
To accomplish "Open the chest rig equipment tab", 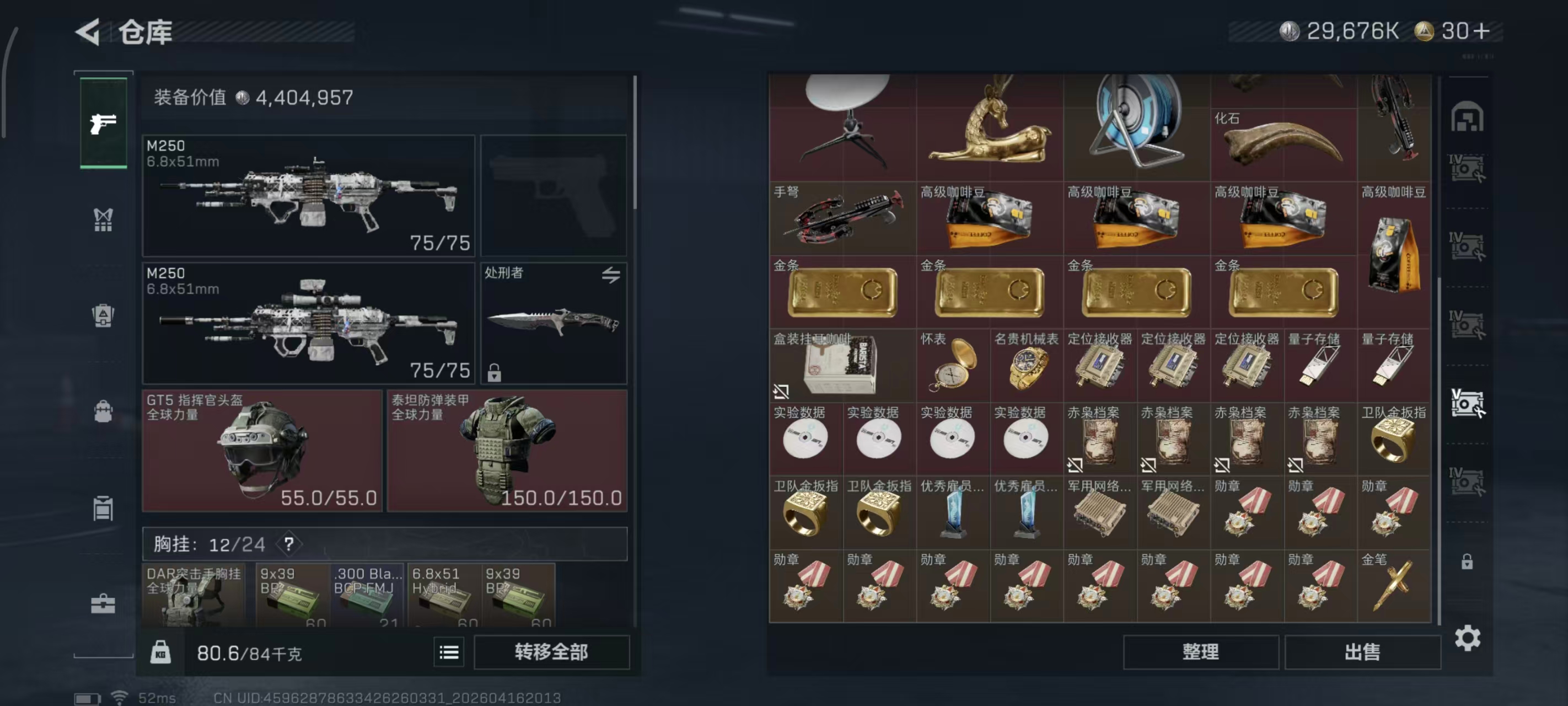I will [104, 220].
